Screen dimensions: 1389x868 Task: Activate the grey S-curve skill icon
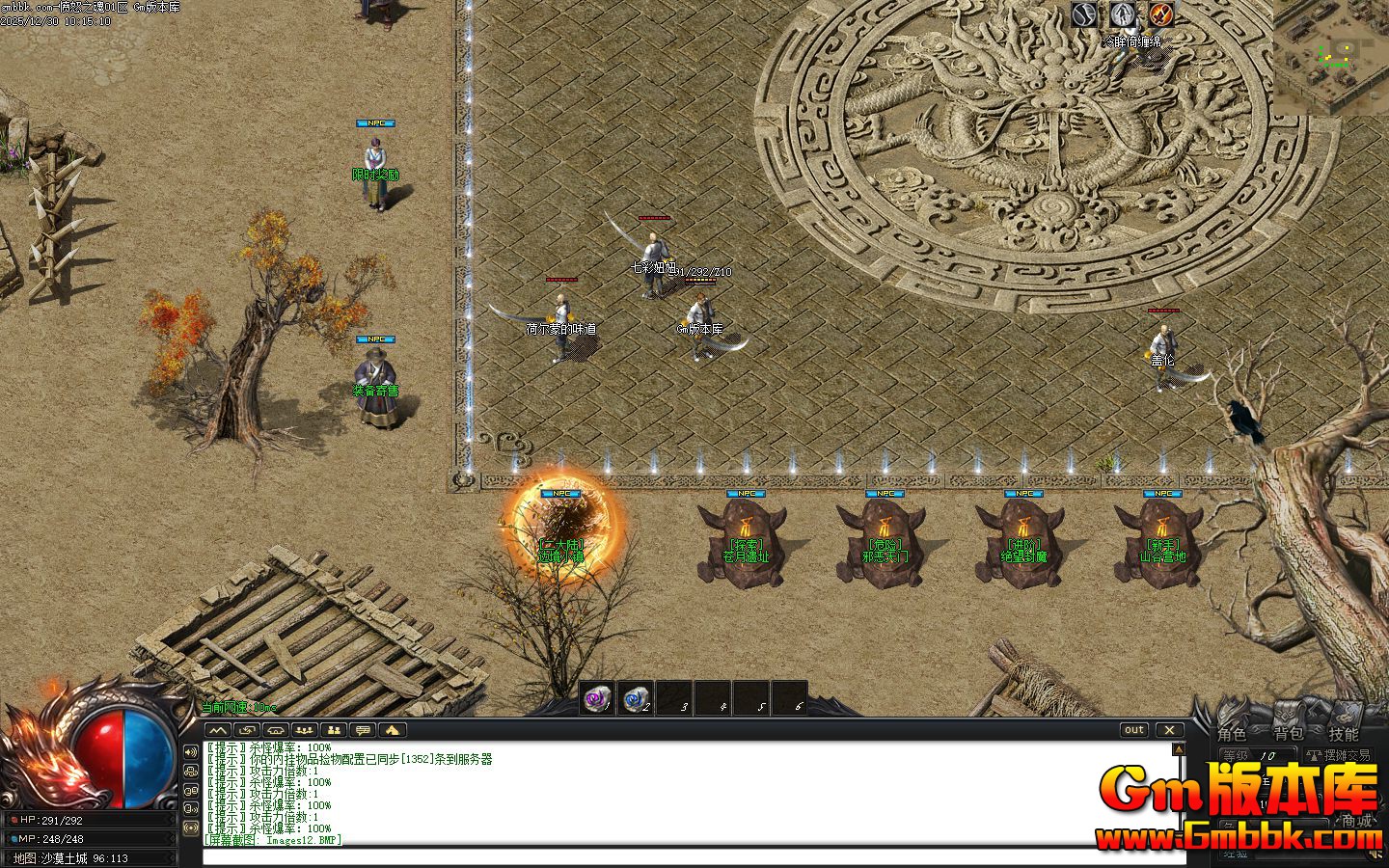tap(1084, 14)
